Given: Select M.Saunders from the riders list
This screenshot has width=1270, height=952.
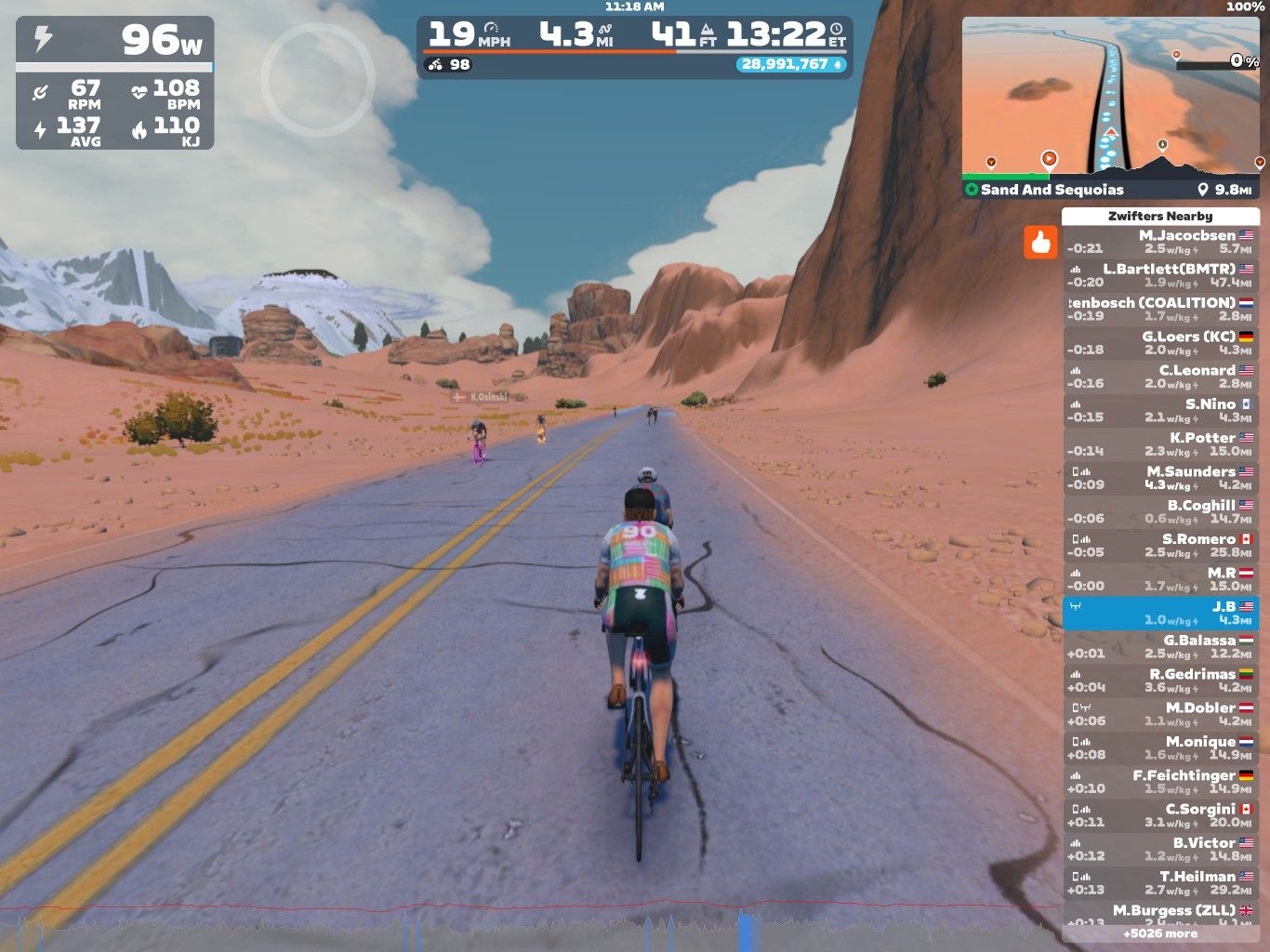Looking at the screenshot, I should point(1160,478).
